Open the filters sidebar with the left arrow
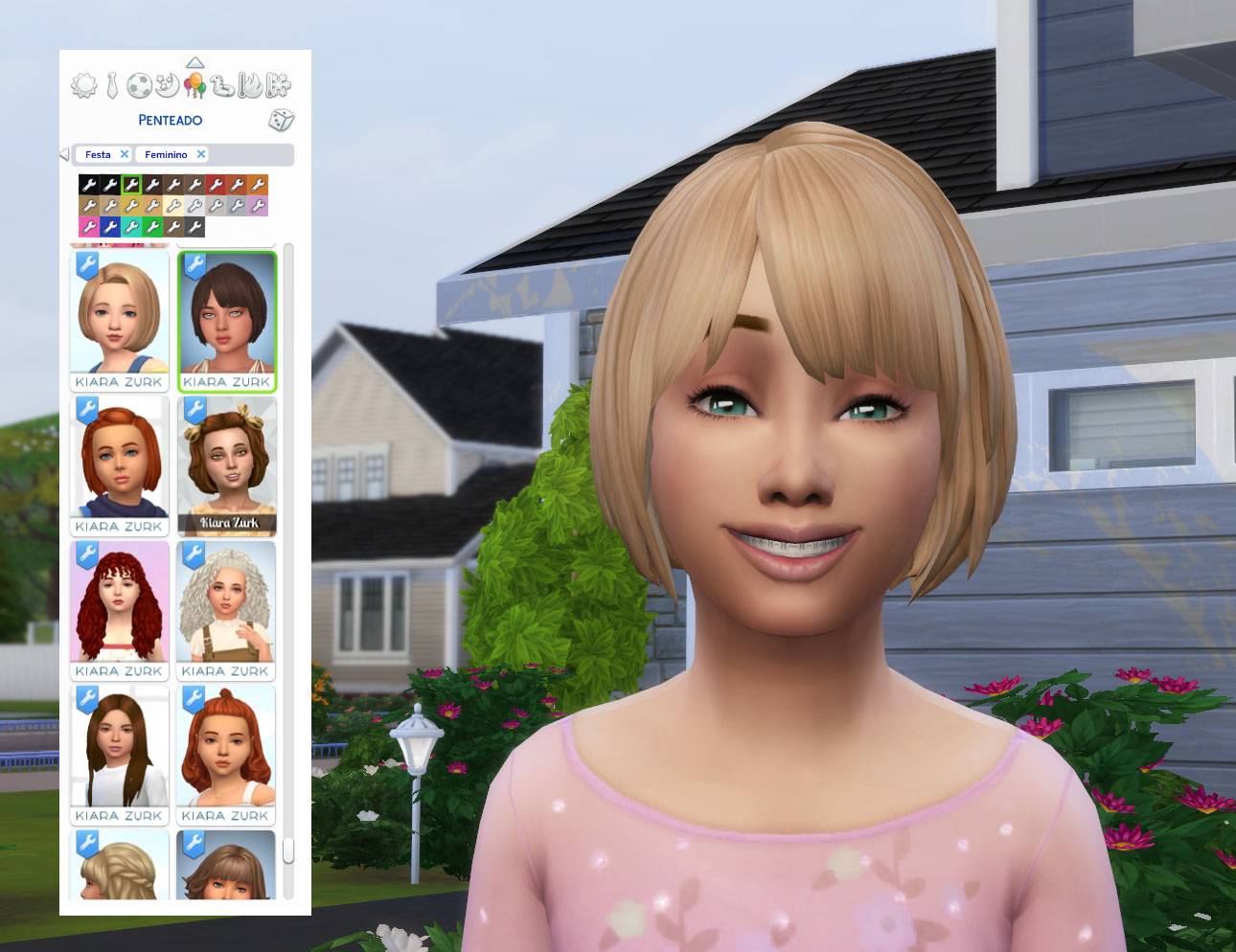The image size is (1236, 952). click(x=63, y=154)
